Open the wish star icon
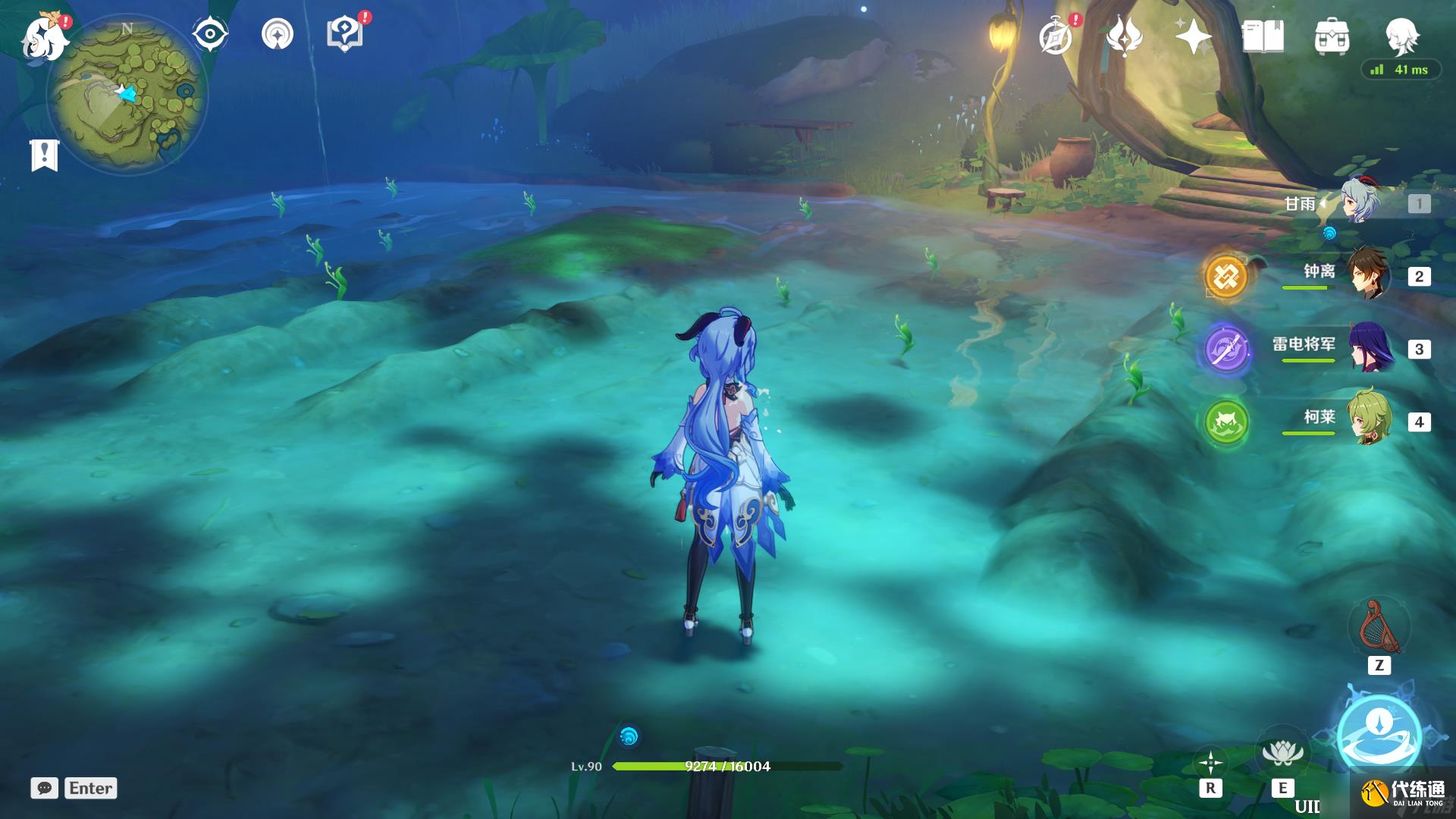This screenshot has width=1456, height=819. pos(1192,36)
